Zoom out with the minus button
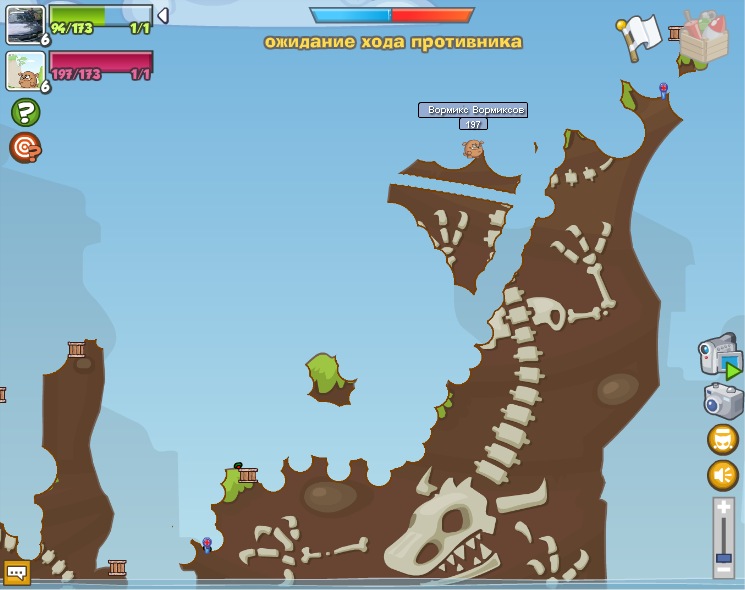 [x=724, y=570]
